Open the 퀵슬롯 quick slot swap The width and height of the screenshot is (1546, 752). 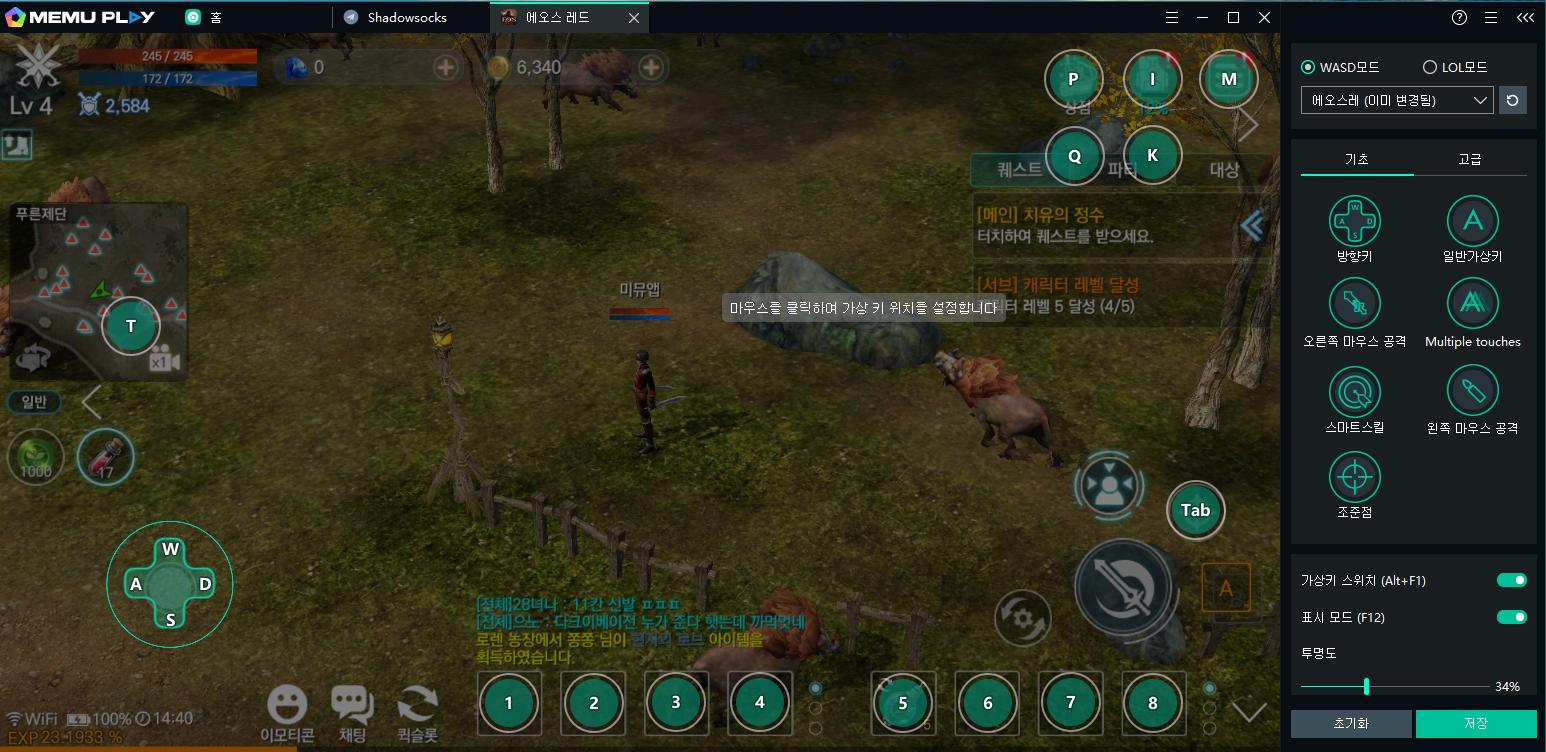pos(417,712)
